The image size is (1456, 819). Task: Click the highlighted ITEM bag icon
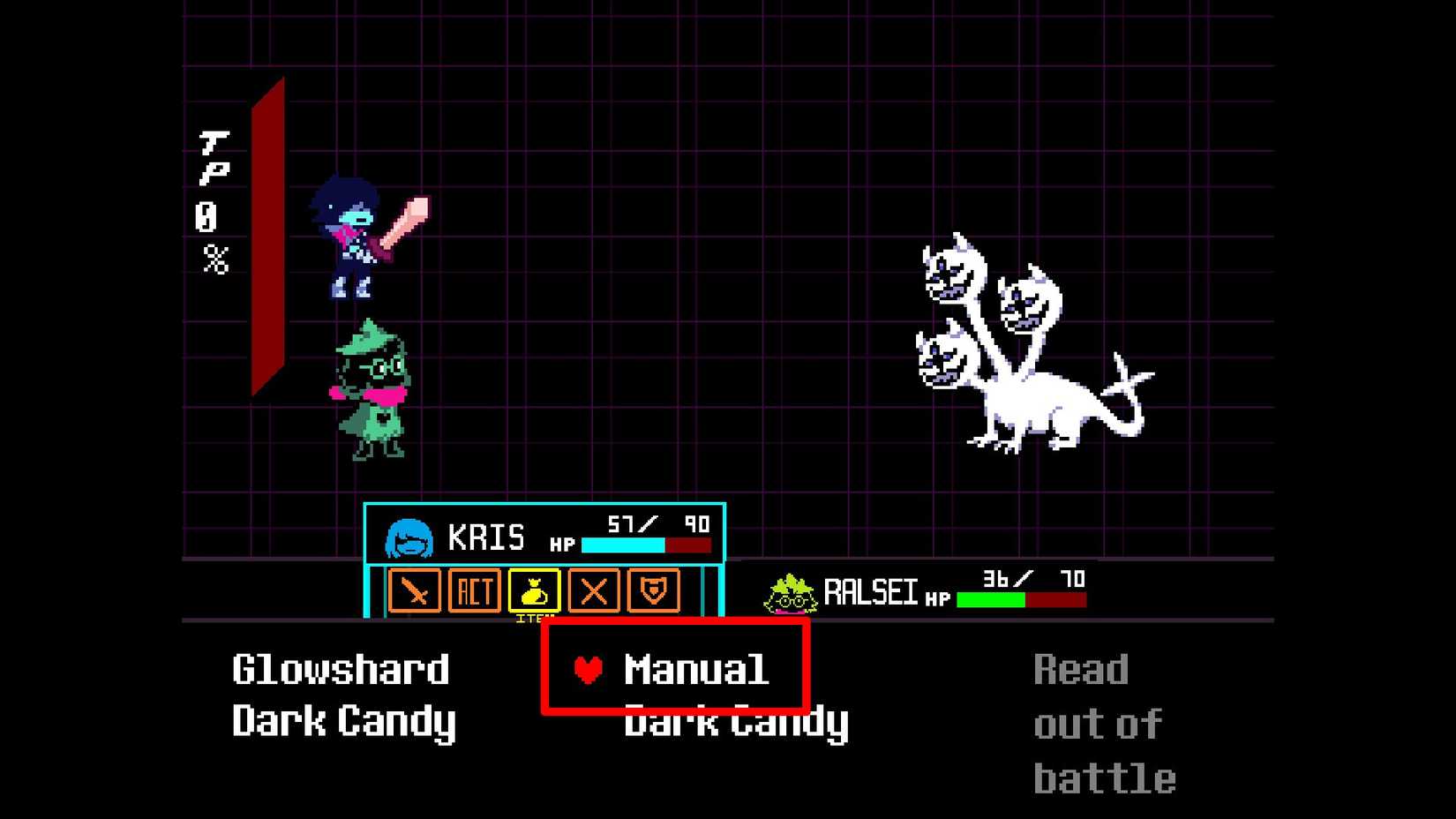[535, 592]
